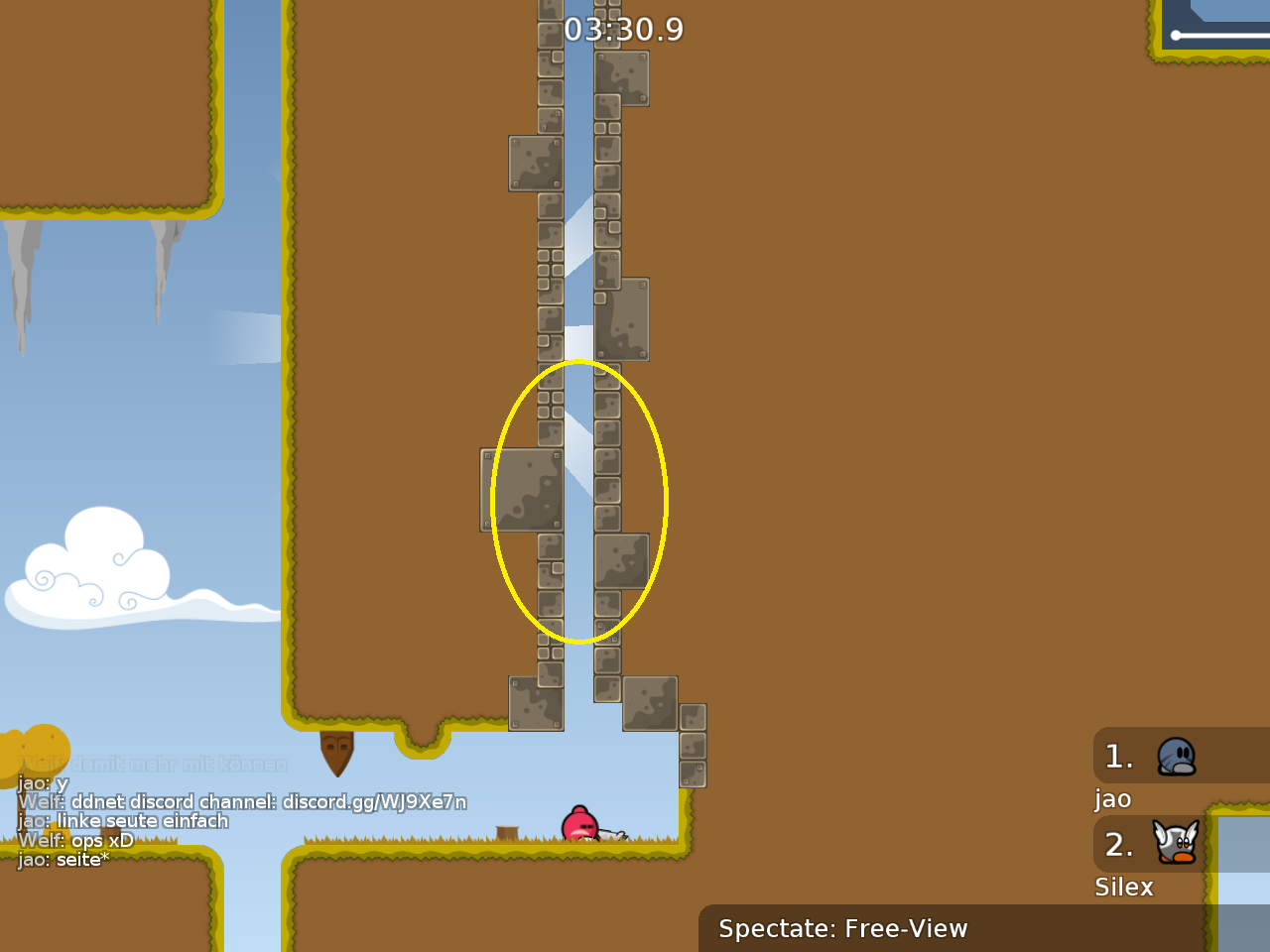Click the wooden mask decoration on the ledge
1270x952 pixels.
pos(337,756)
